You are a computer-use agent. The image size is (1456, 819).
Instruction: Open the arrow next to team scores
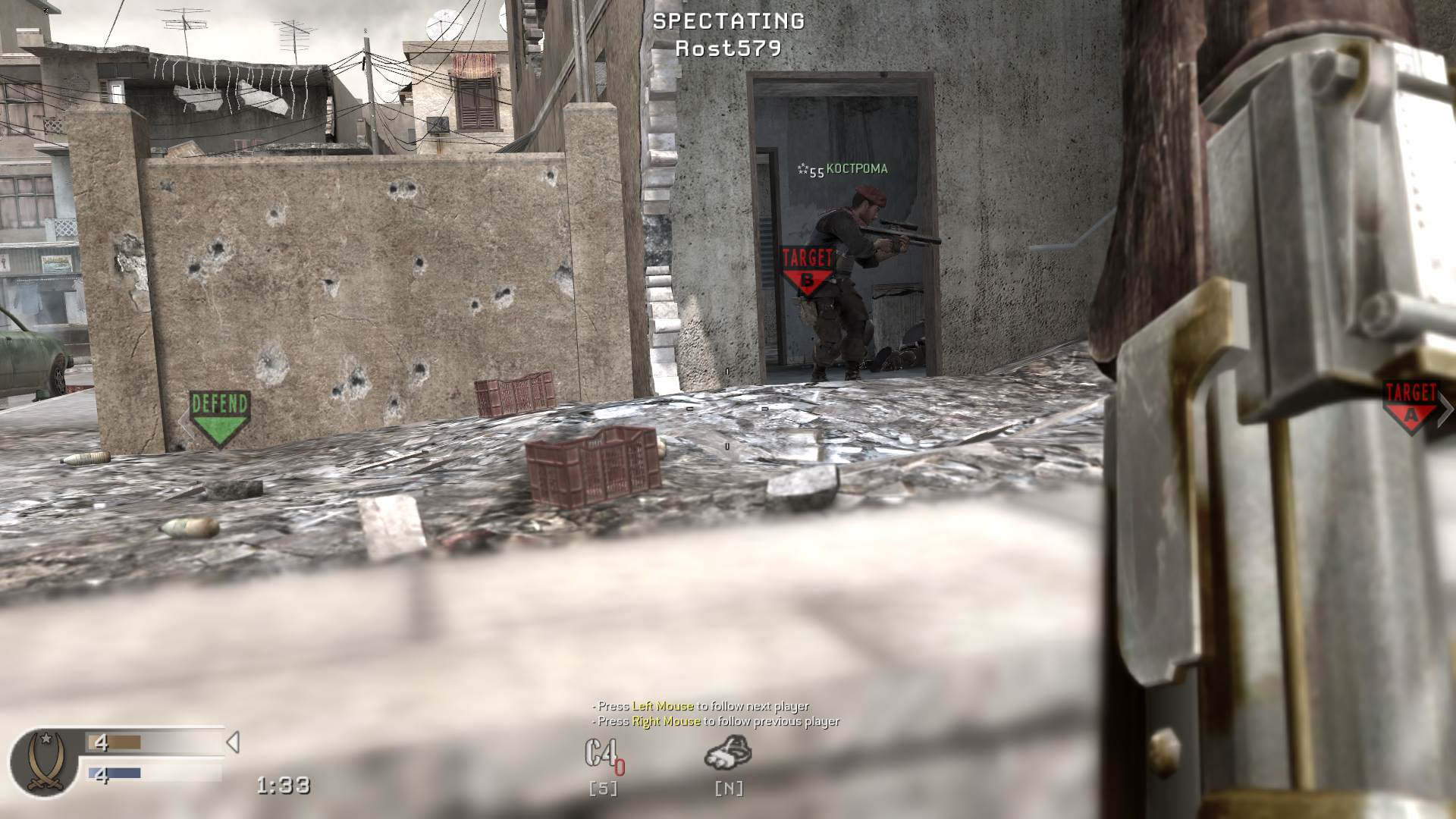[x=234, y=743]
